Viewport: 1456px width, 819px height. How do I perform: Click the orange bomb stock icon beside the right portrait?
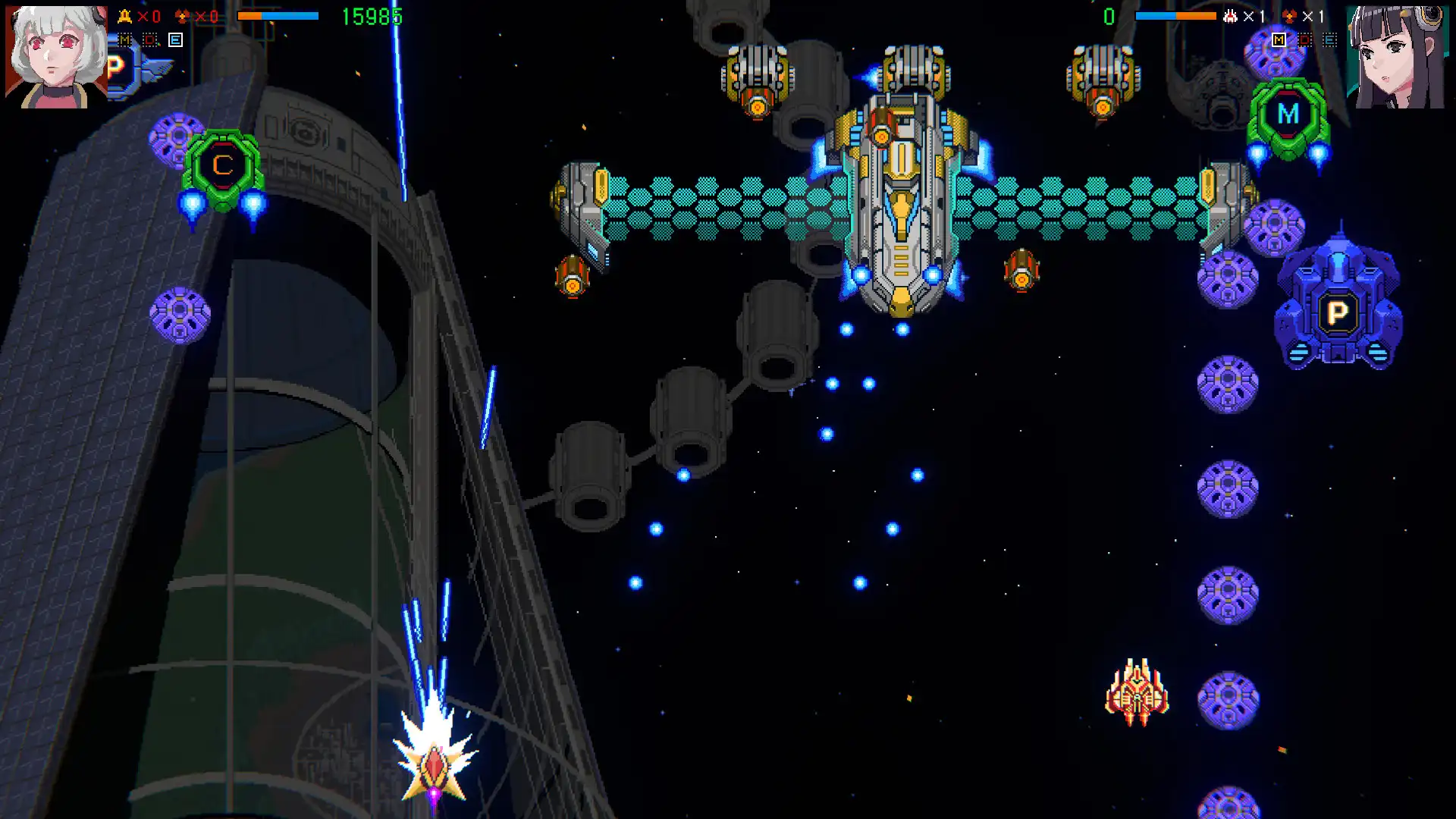point(1290,16)
